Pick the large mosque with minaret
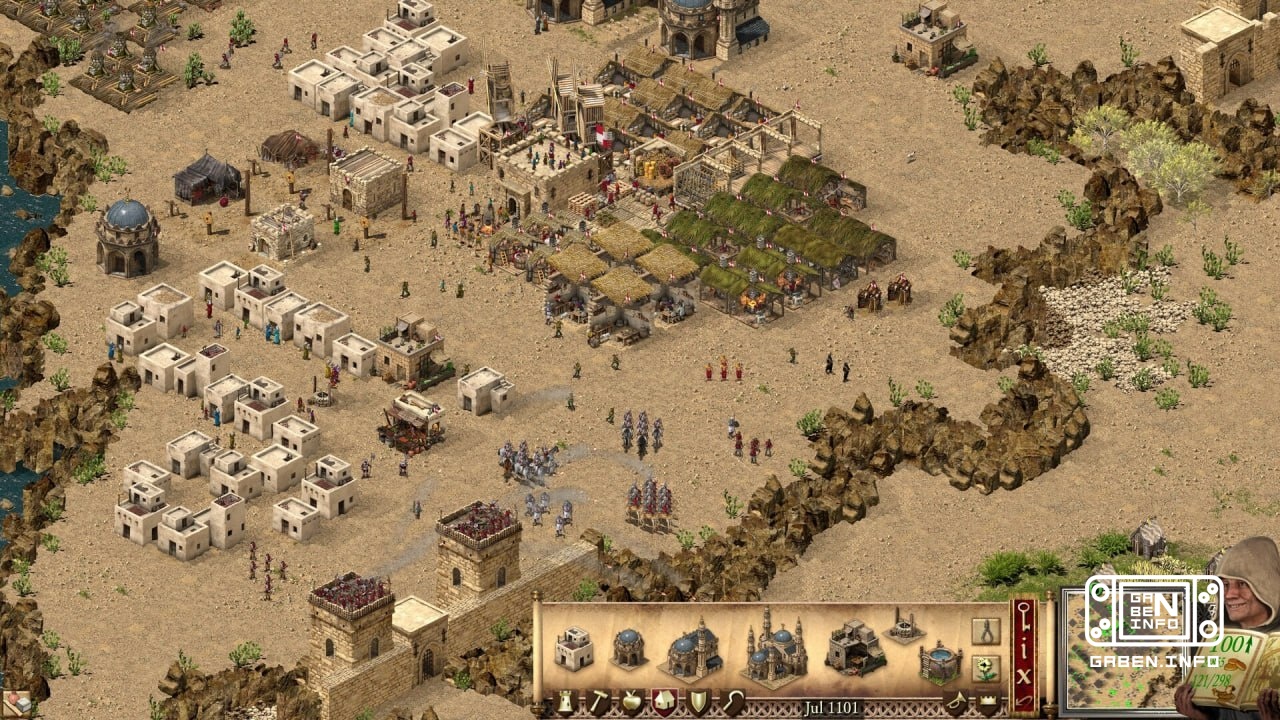Image resolution: width=1280 pixels, height=720 pixels. tap(691, 648)
